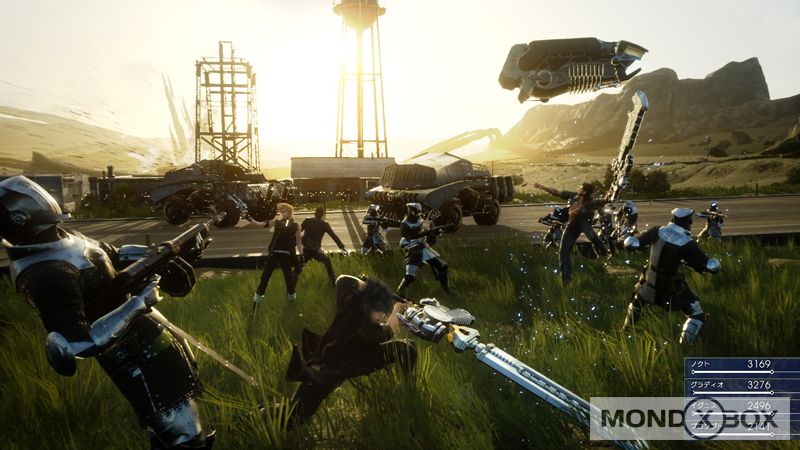800x450 pixels.
Task: Select Gladio's row in the party list
Action: (x=742, y=385)
